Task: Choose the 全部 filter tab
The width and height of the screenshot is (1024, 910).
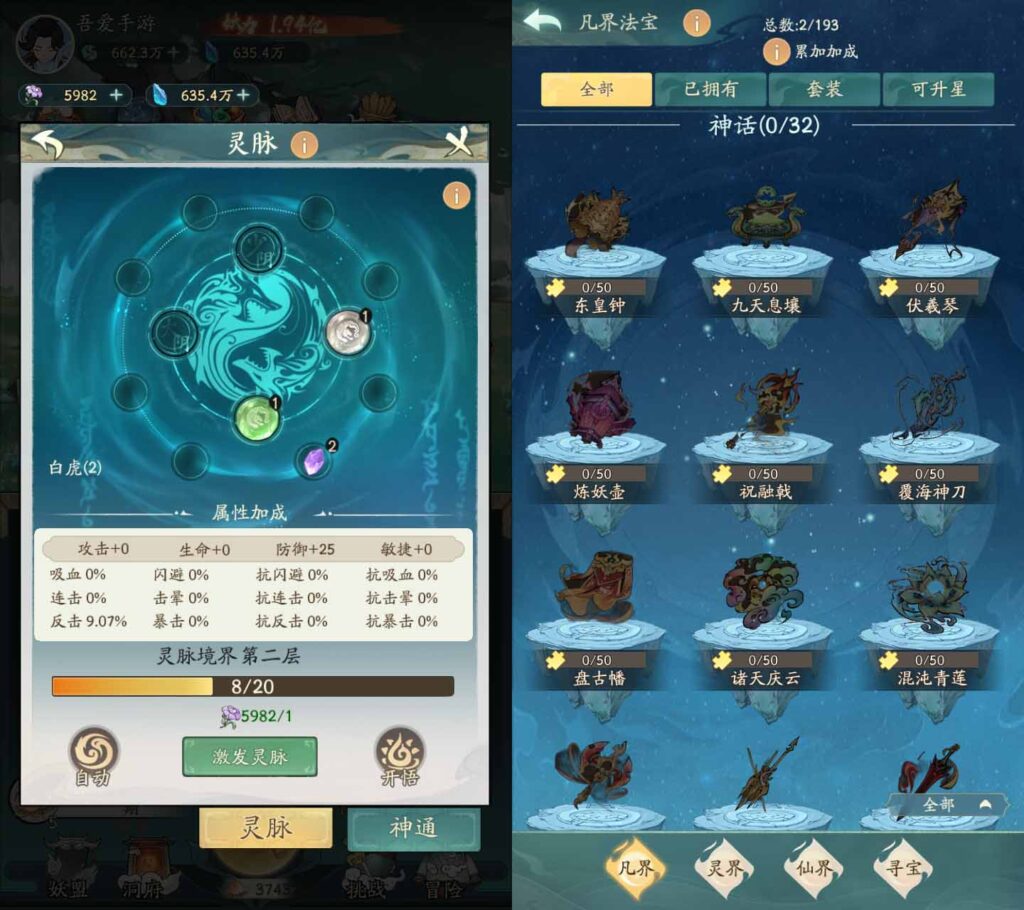Action: (x=596, y=89)
